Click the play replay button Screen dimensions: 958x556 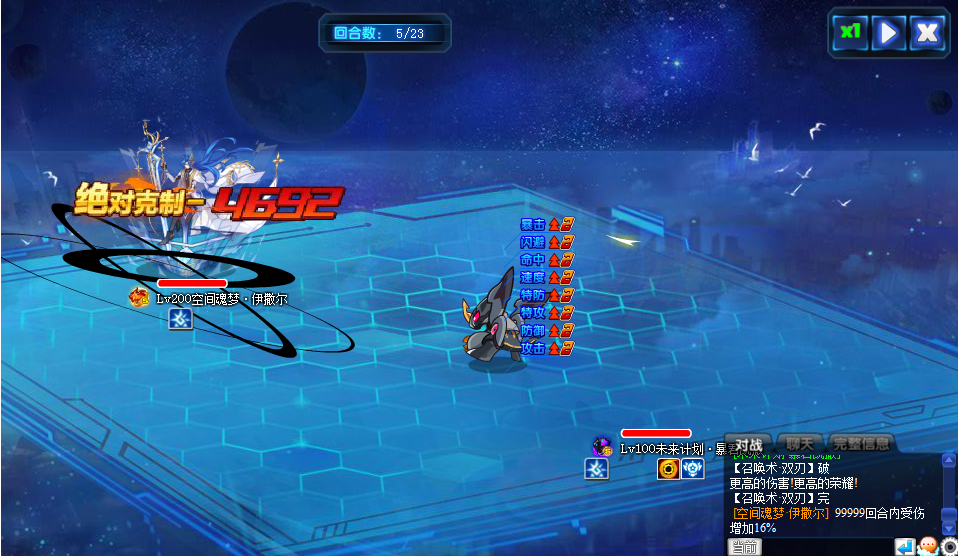[887, 32]
